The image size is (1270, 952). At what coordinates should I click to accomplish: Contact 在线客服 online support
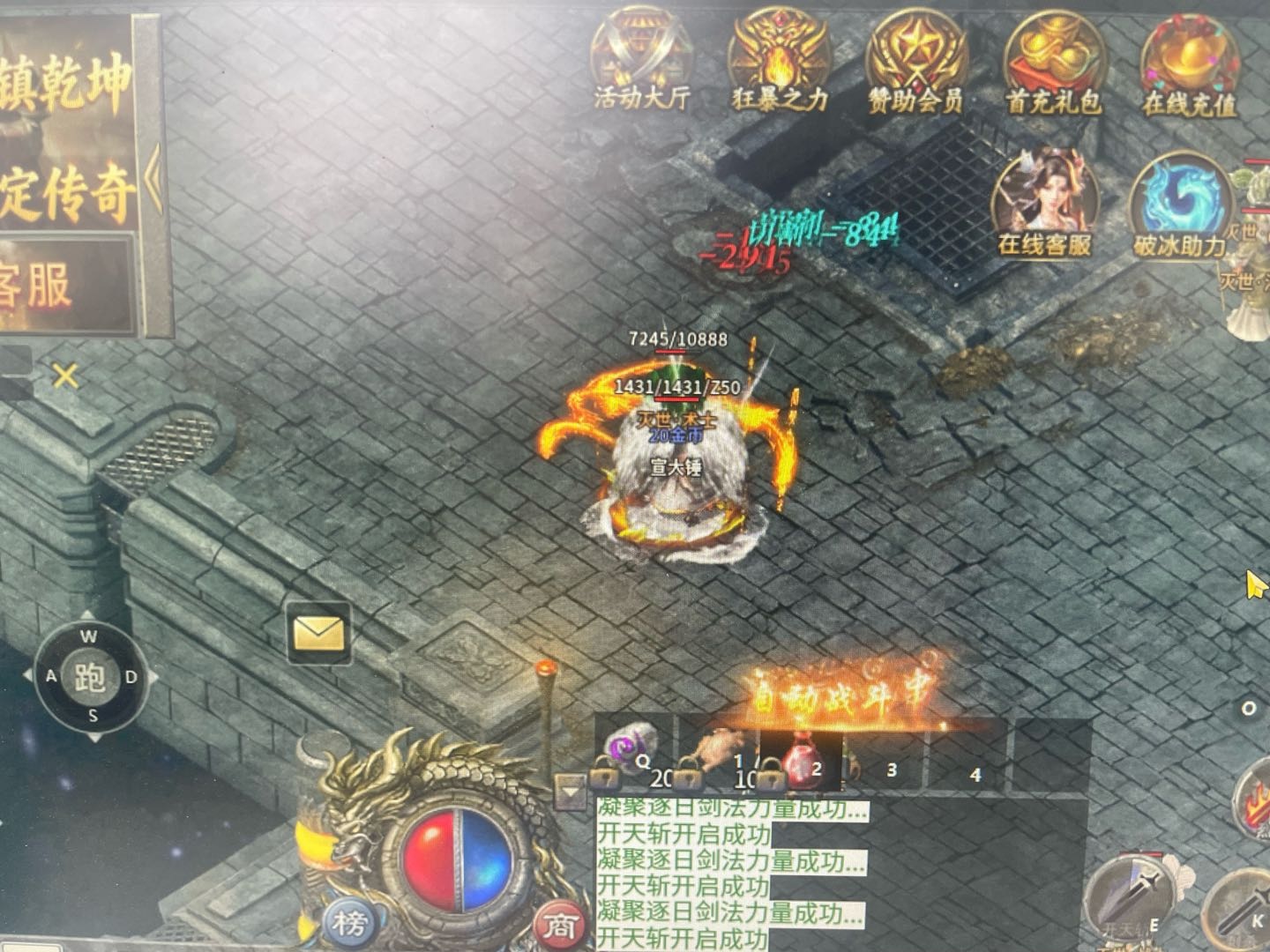pyautogui.click(x=1045, y=205)
